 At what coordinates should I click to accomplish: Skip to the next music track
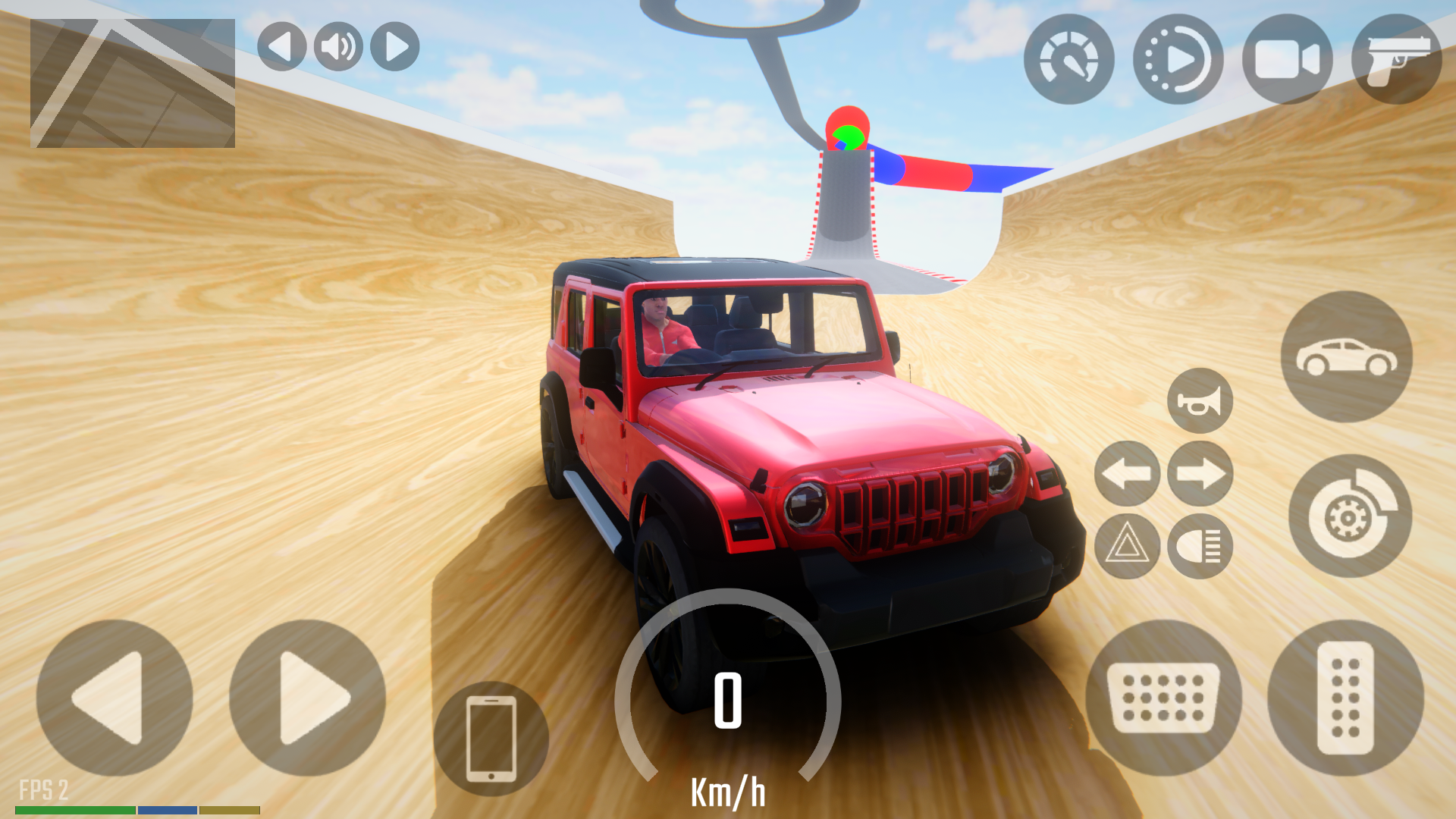coord(395,47)
